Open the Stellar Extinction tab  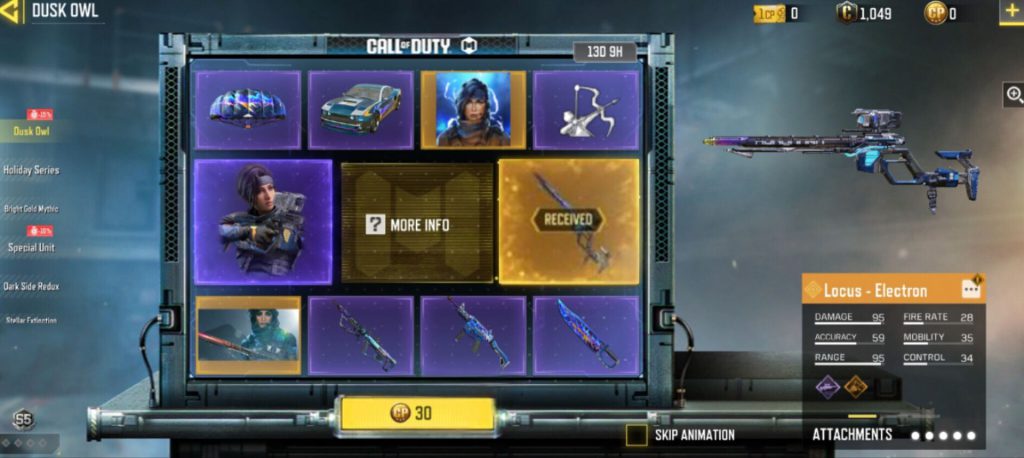pos(31,321)
